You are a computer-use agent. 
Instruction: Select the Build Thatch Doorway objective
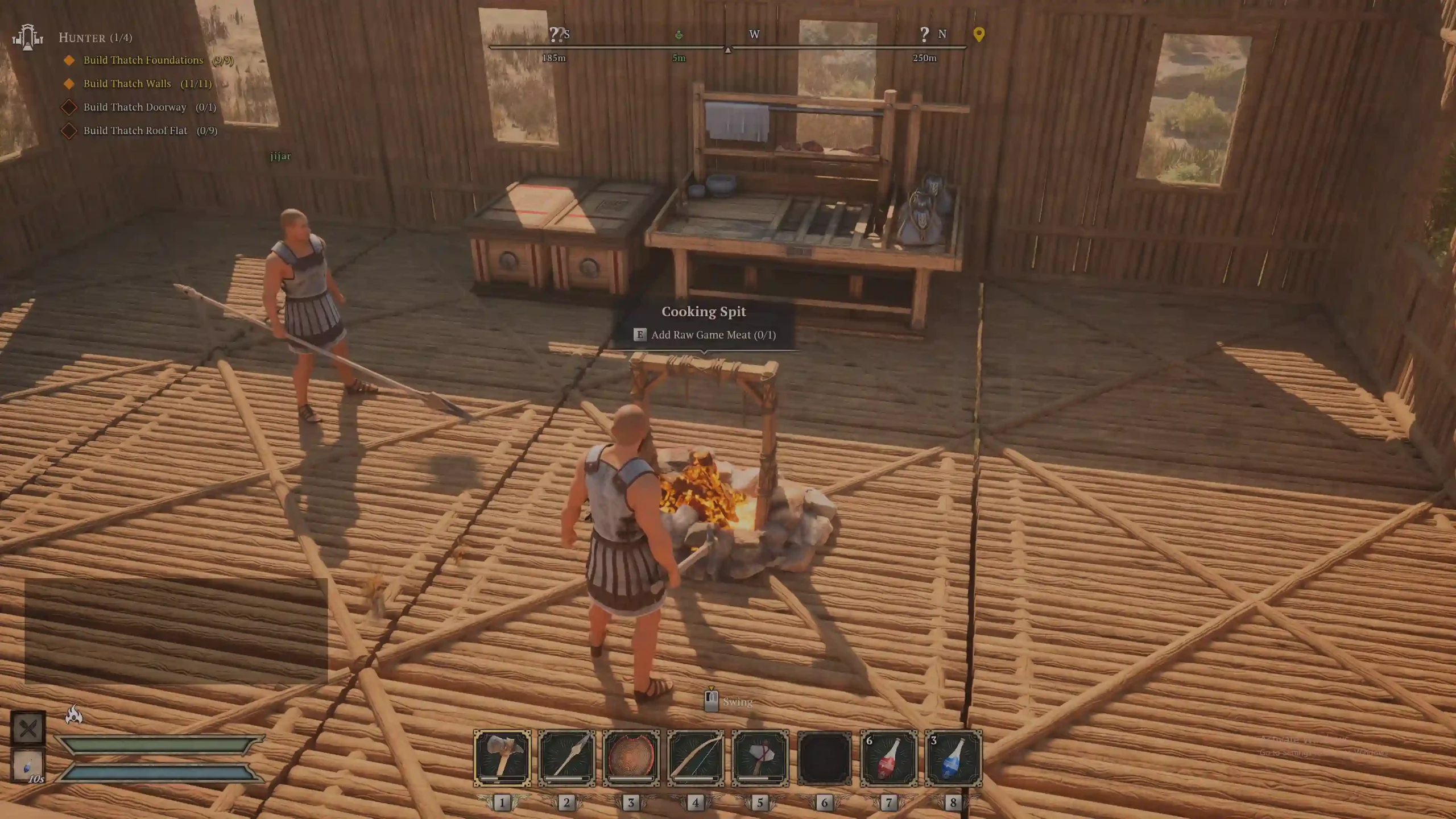135,107
